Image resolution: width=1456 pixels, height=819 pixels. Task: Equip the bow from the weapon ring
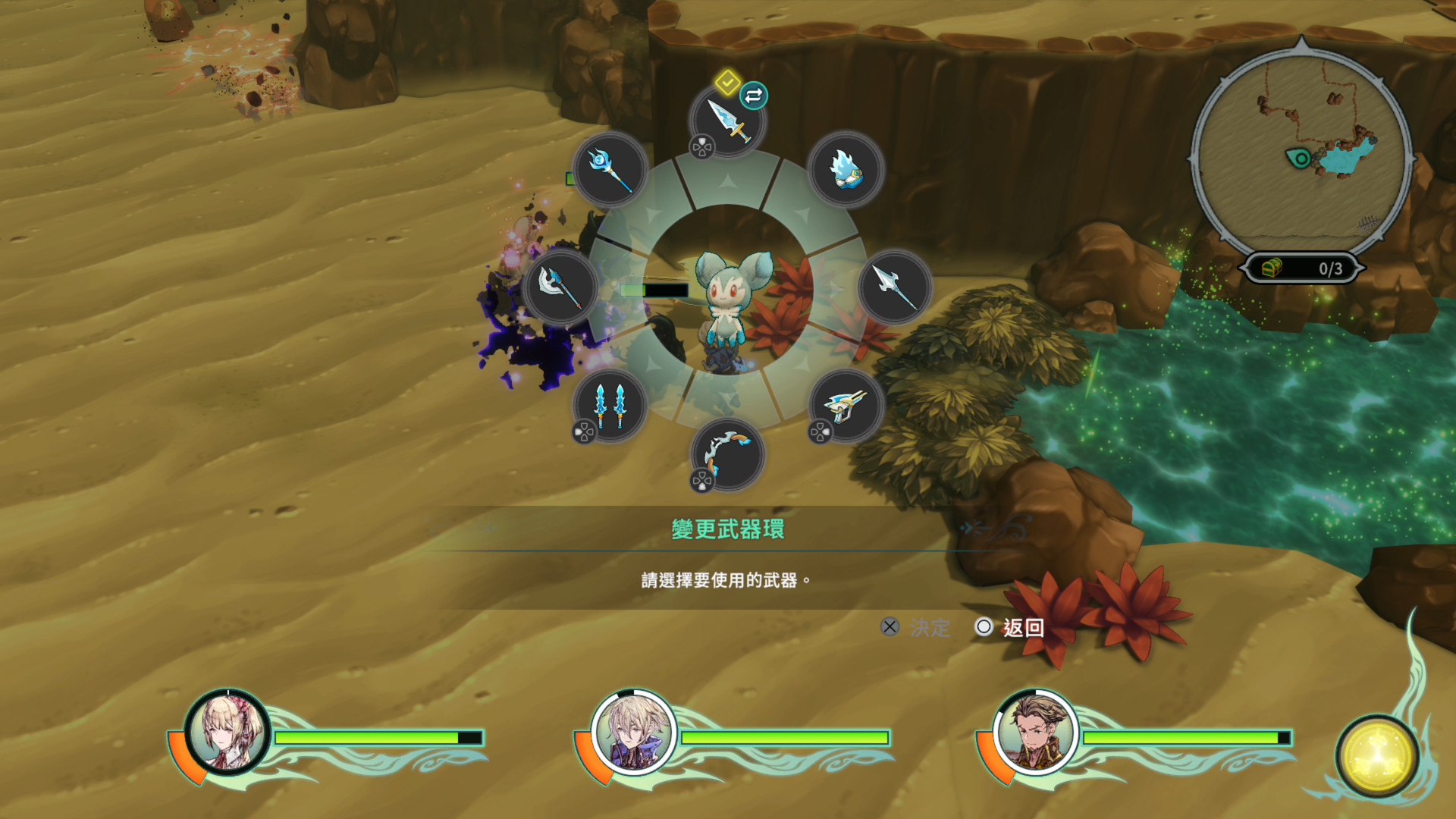pyautogui.click(x=728, y=455)
